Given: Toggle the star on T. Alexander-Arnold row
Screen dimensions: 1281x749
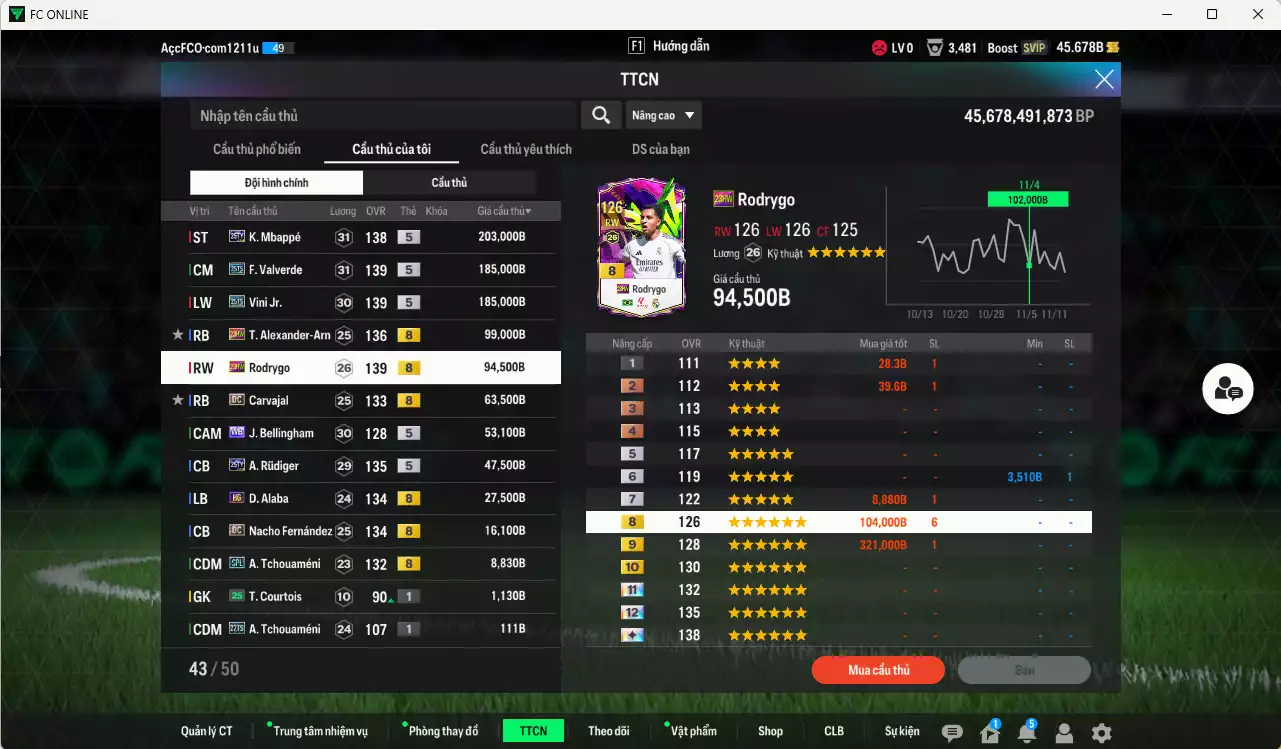Looking at the screenshot, I should click(177, 335).
